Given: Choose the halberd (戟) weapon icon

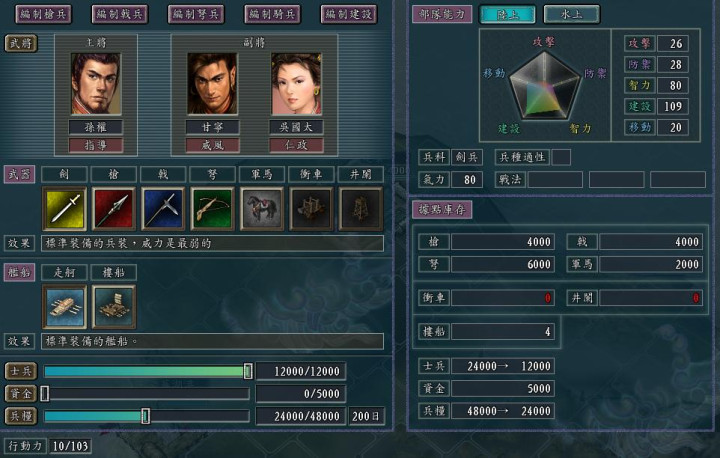Looking at the screenshot, I should click(x=163, y=209).
